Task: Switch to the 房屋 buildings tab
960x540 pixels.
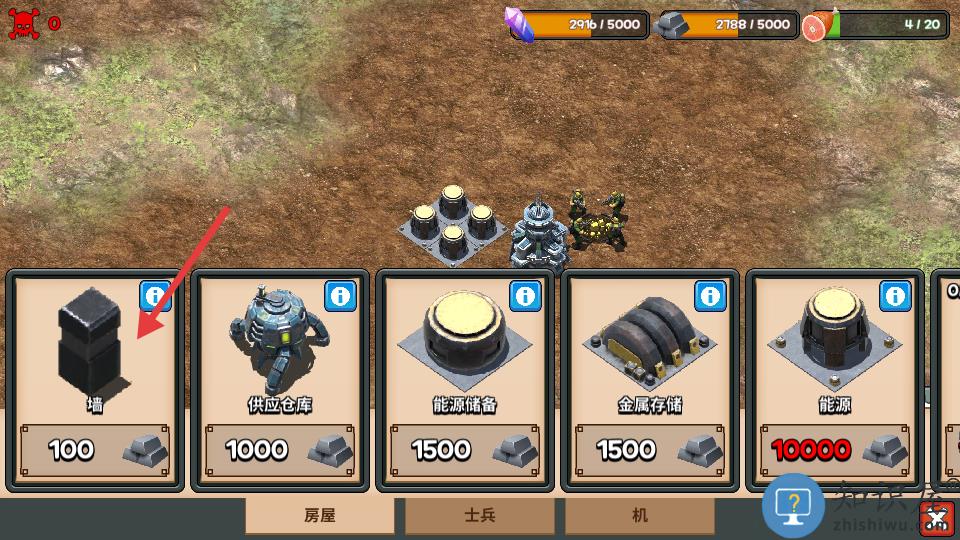Action: click(x=320, y=516)
